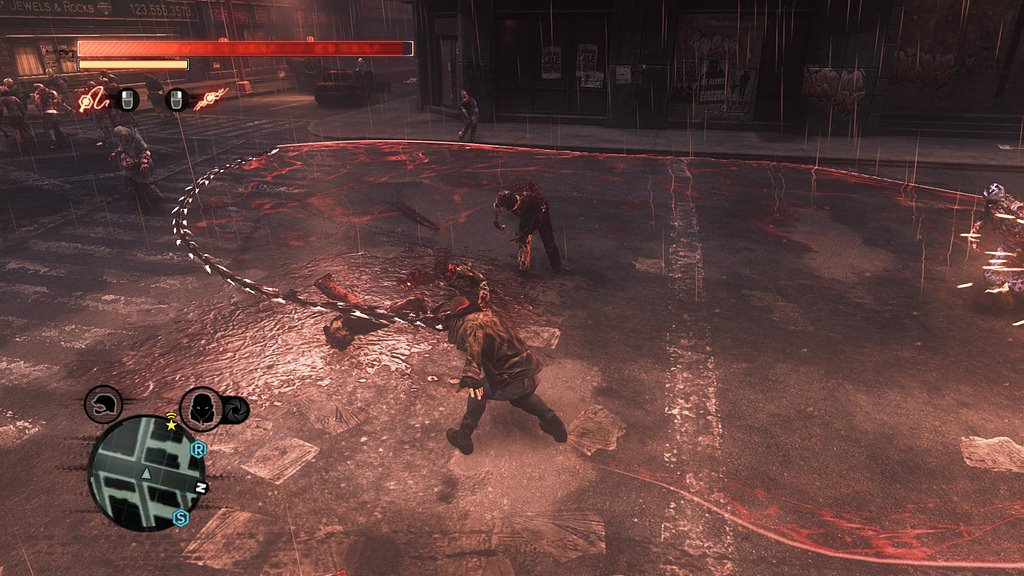Select the yellow star marker on minimap
Image resolution: width=1024 pixels, height=576 pixels.
(171, 426)
